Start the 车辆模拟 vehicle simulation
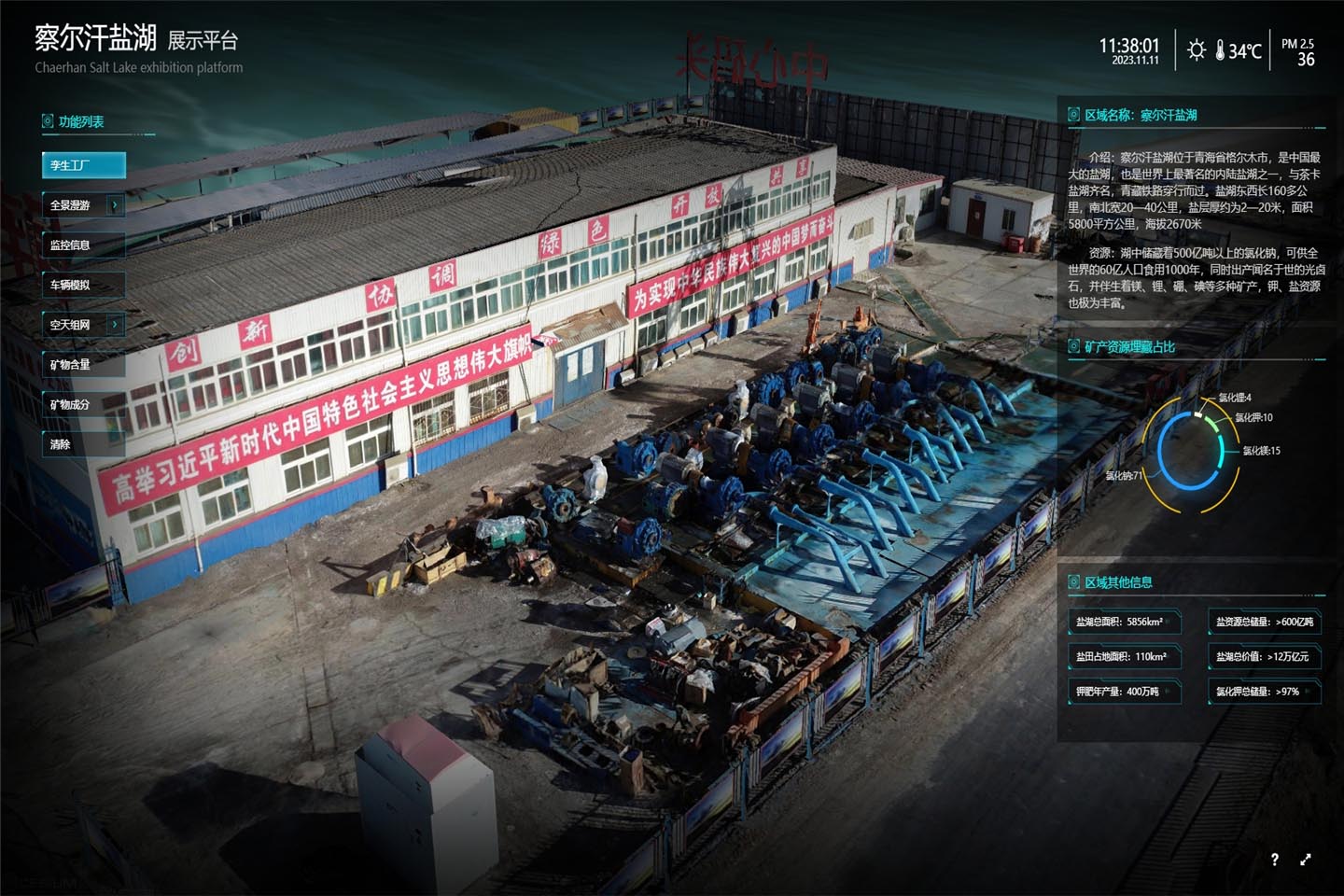1344x896 pixels. click(x=83, y=286)
